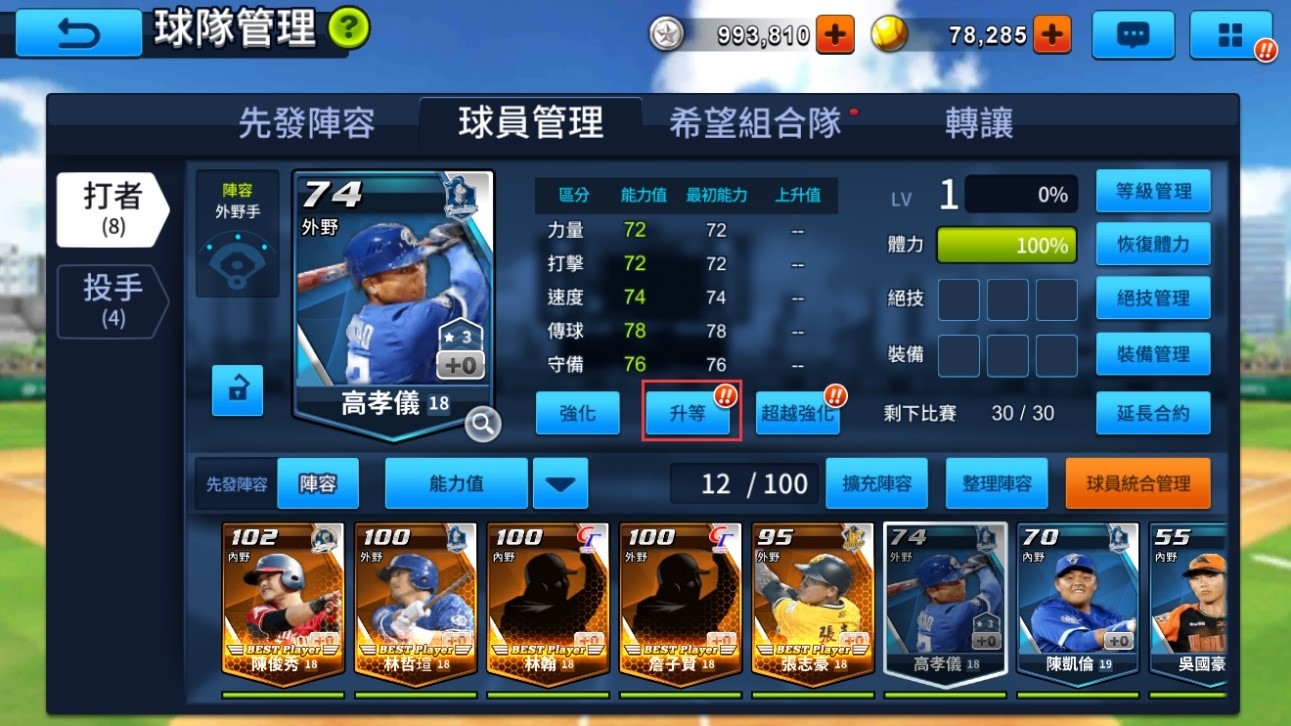
Task: Open the chat message icon at top right
Action: pyautogui.click(x=1133, y=33)
